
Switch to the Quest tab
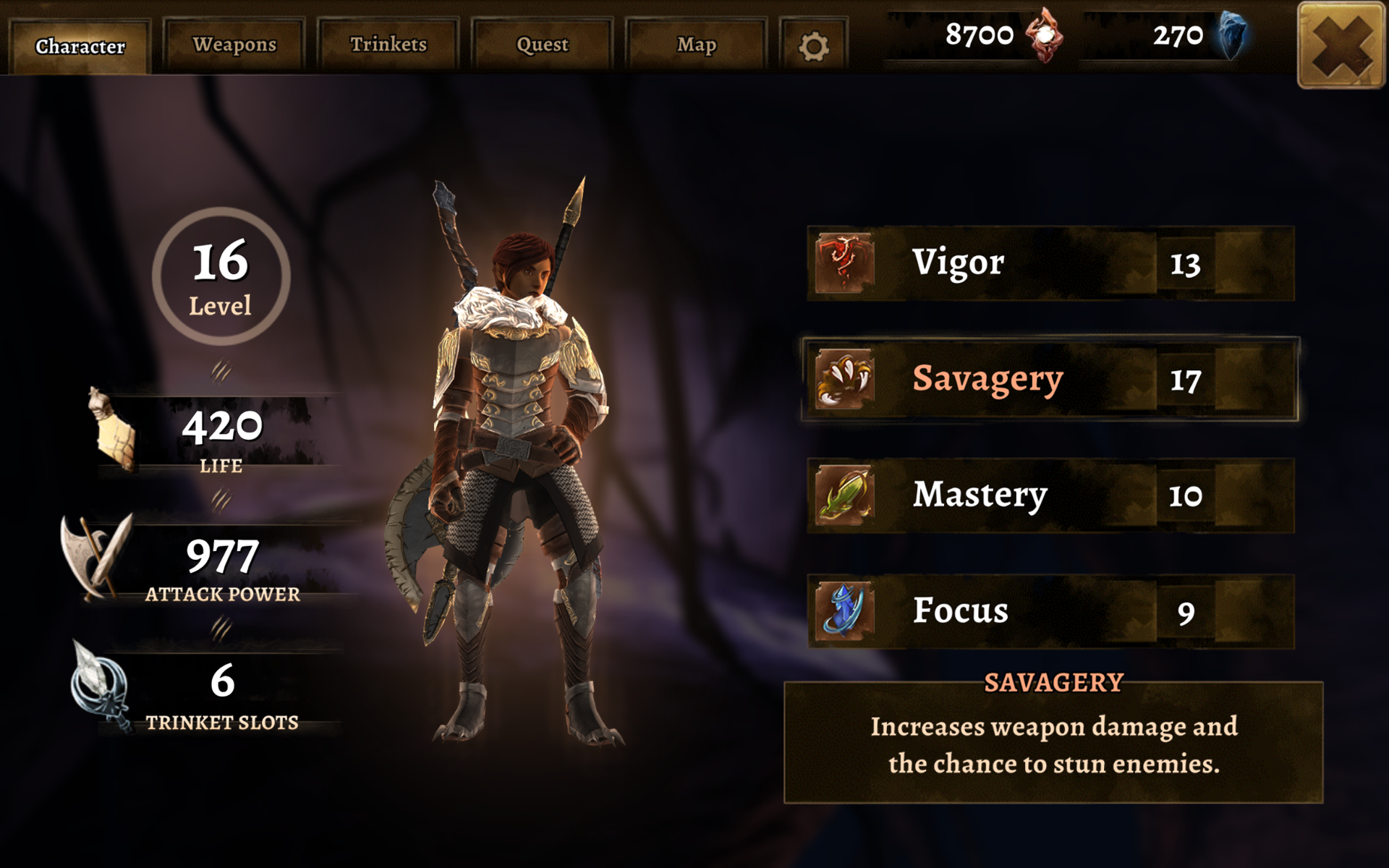click(x=543, y=44)
